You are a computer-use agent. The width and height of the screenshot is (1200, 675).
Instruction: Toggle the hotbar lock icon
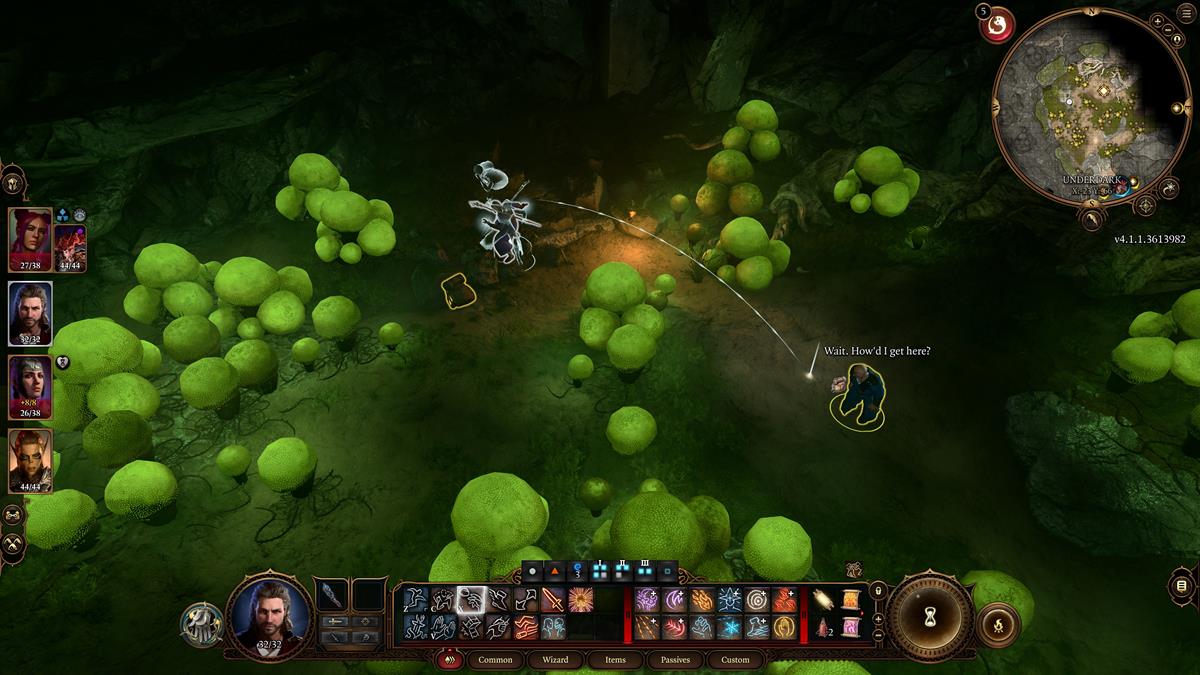tap(878, 590)
